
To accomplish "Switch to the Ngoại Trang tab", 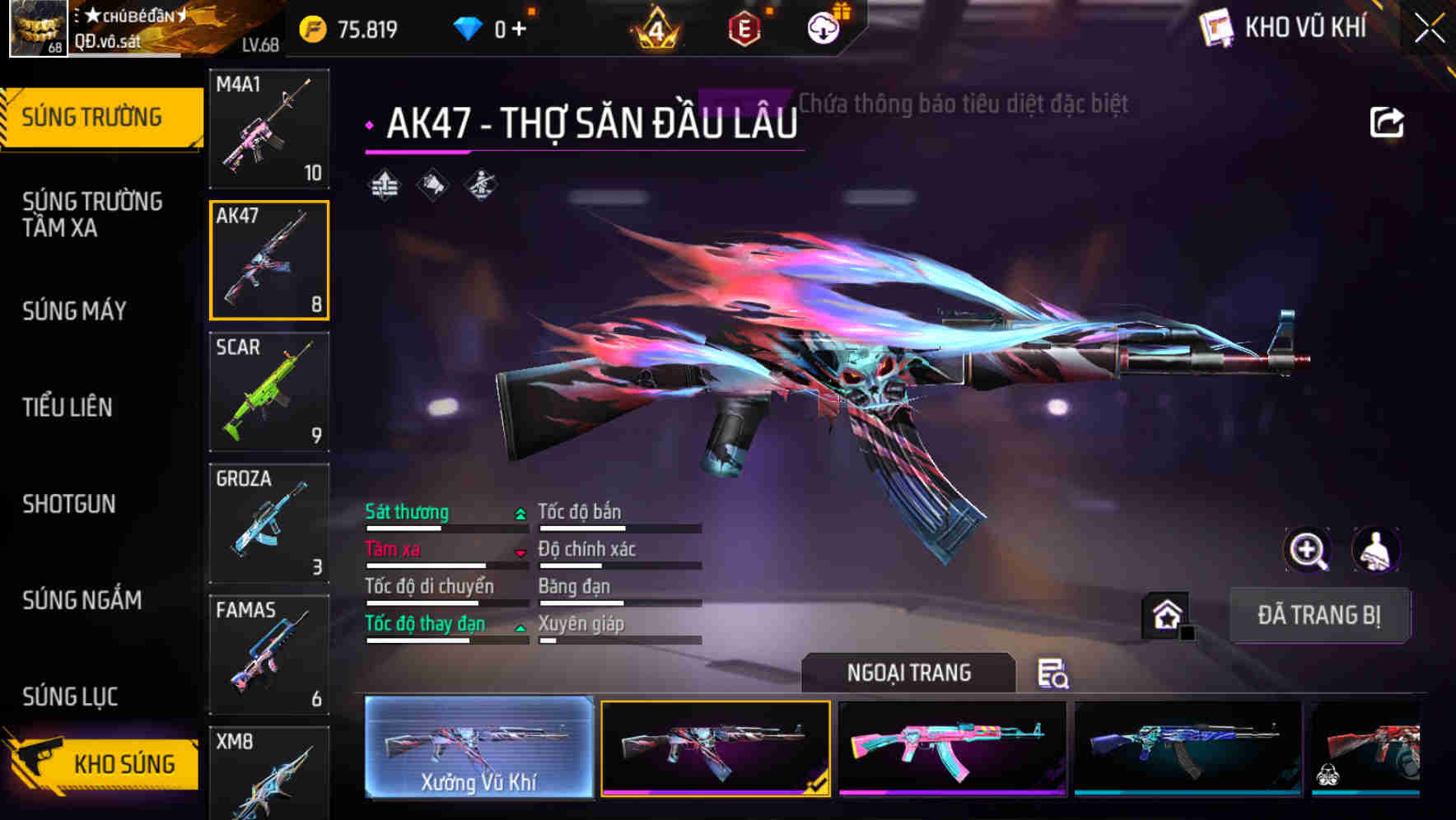I will (x=908, y=673).
